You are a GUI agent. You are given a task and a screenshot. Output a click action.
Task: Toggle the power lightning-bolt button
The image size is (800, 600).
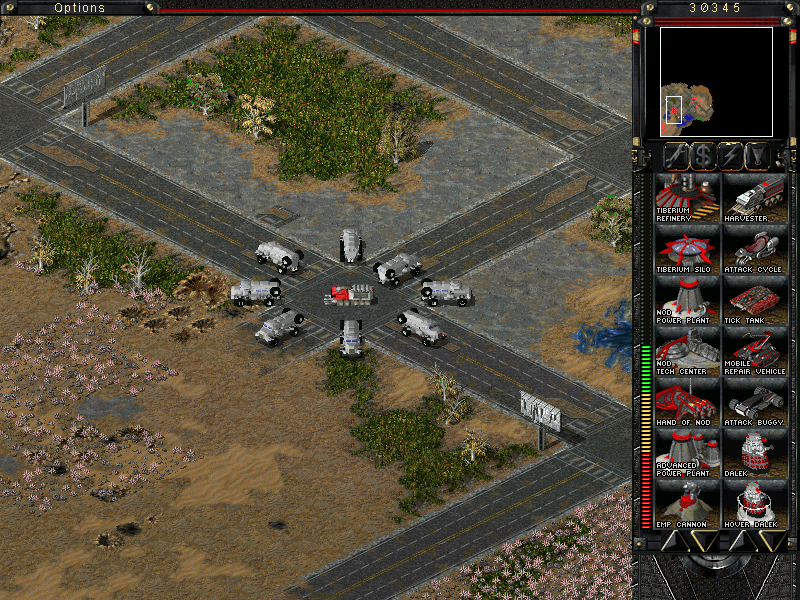(730, 156)
